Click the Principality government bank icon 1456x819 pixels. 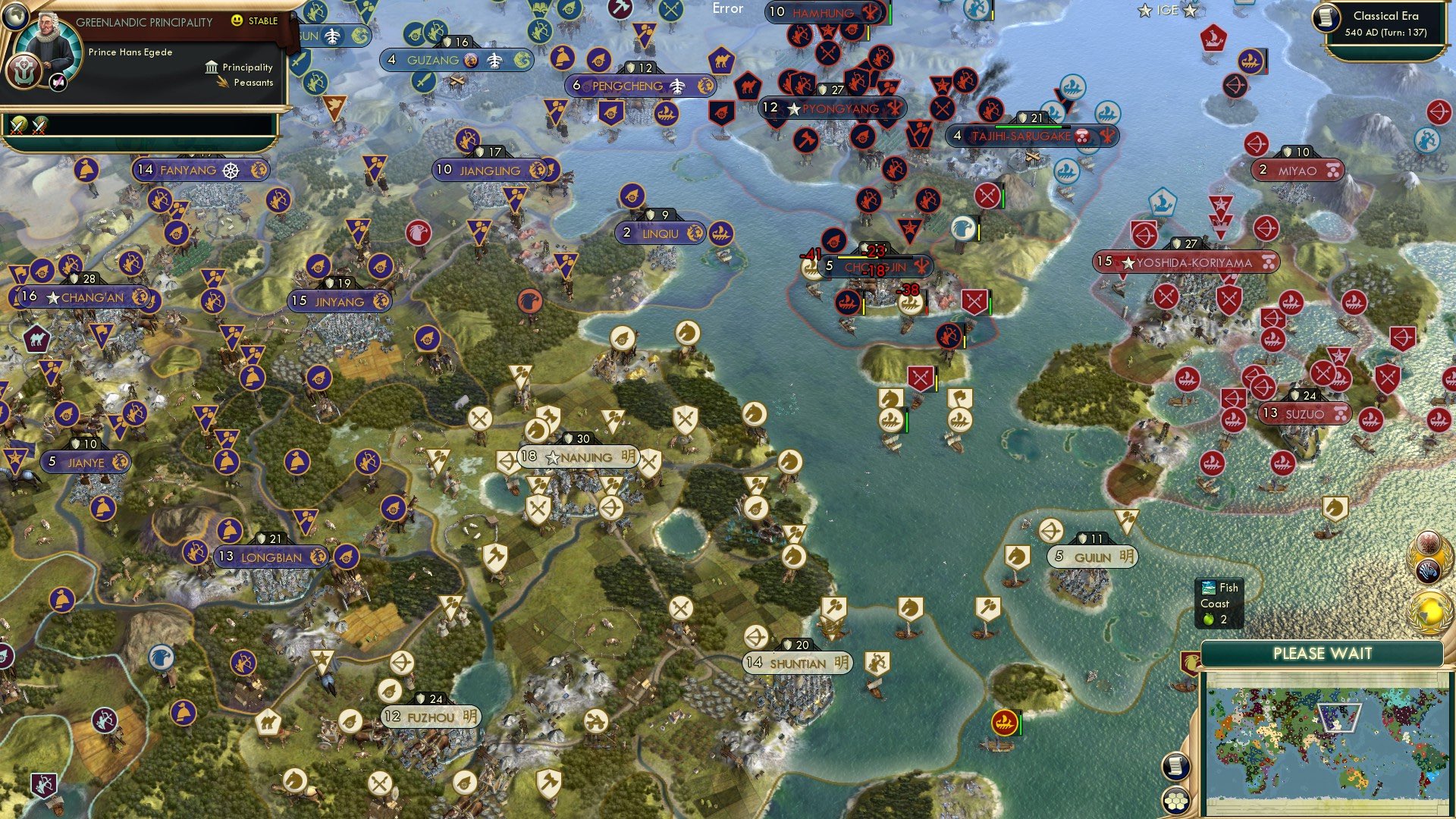[x=212, y=69]
